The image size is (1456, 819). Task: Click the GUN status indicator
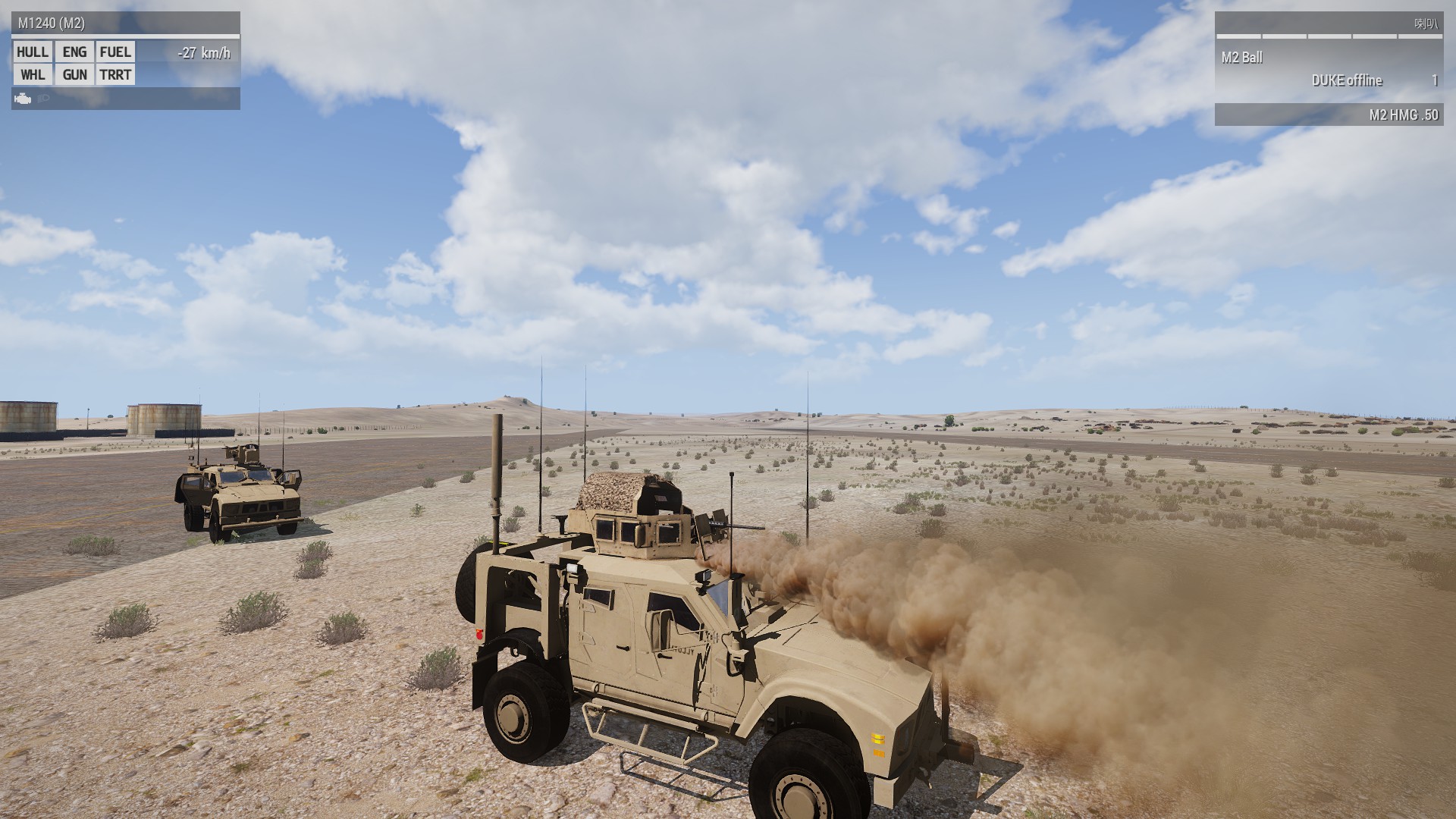tap(74, 74)
